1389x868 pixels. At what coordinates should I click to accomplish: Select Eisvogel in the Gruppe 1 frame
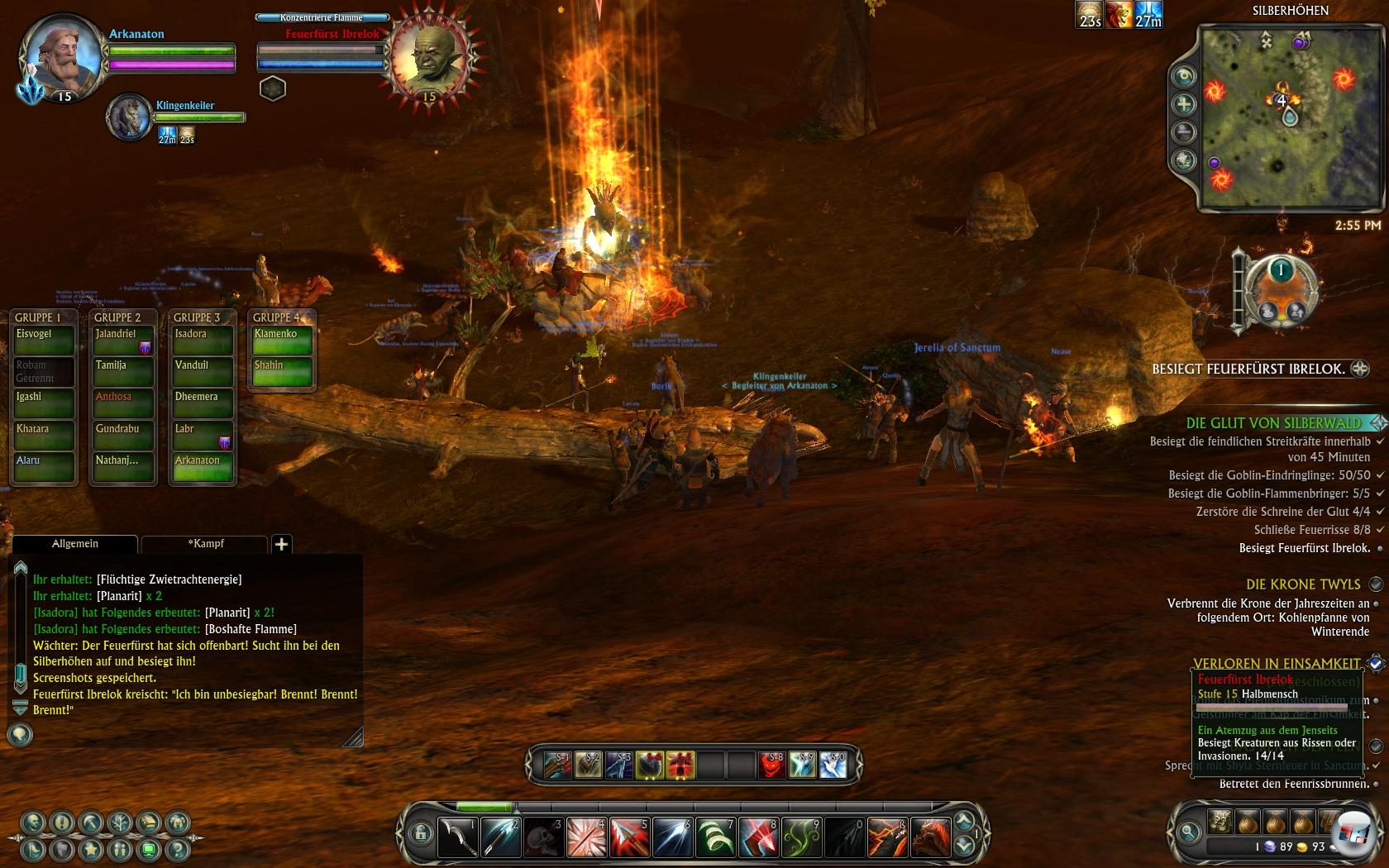pos(43,340)
